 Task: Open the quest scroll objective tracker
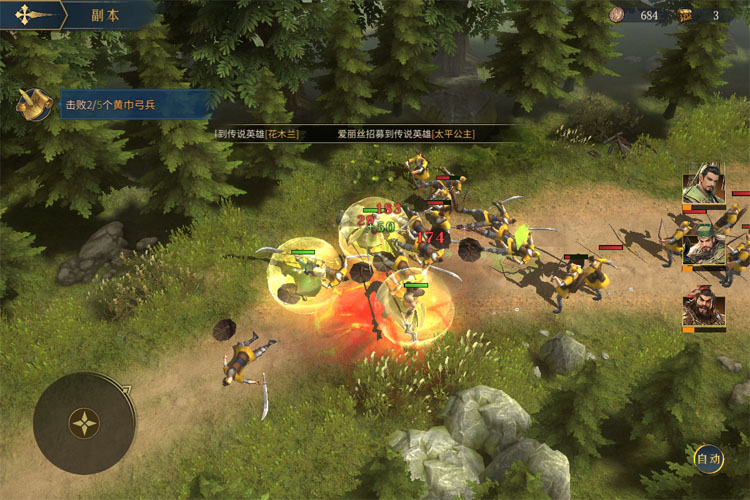(35, 103)
